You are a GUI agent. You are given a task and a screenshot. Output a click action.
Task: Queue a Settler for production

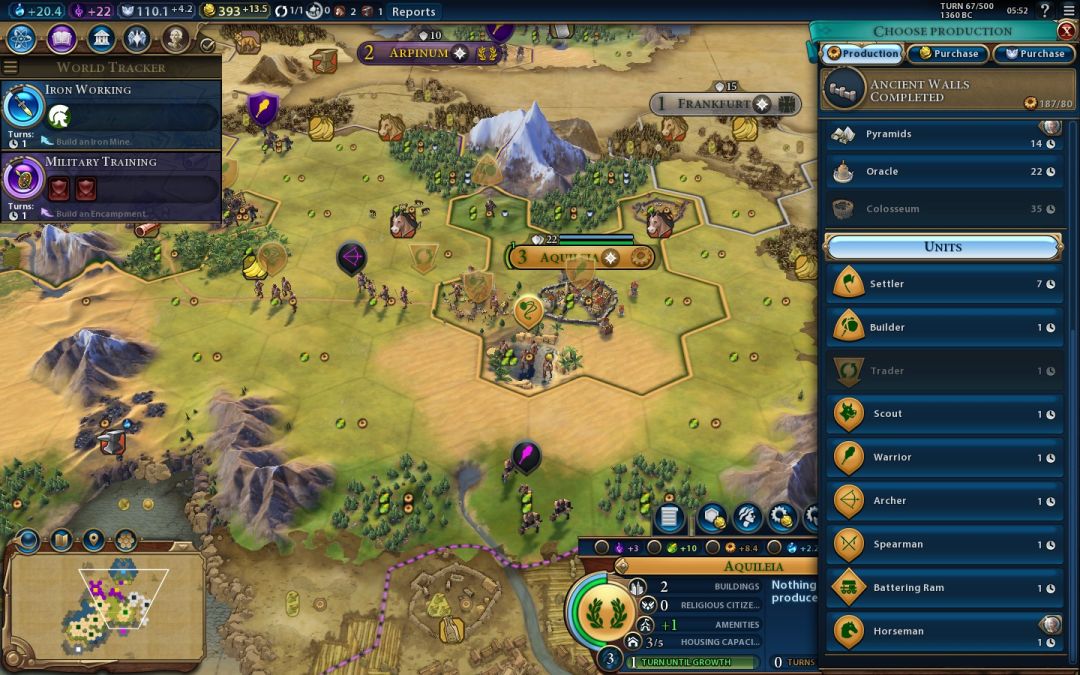tap(943, 284)
